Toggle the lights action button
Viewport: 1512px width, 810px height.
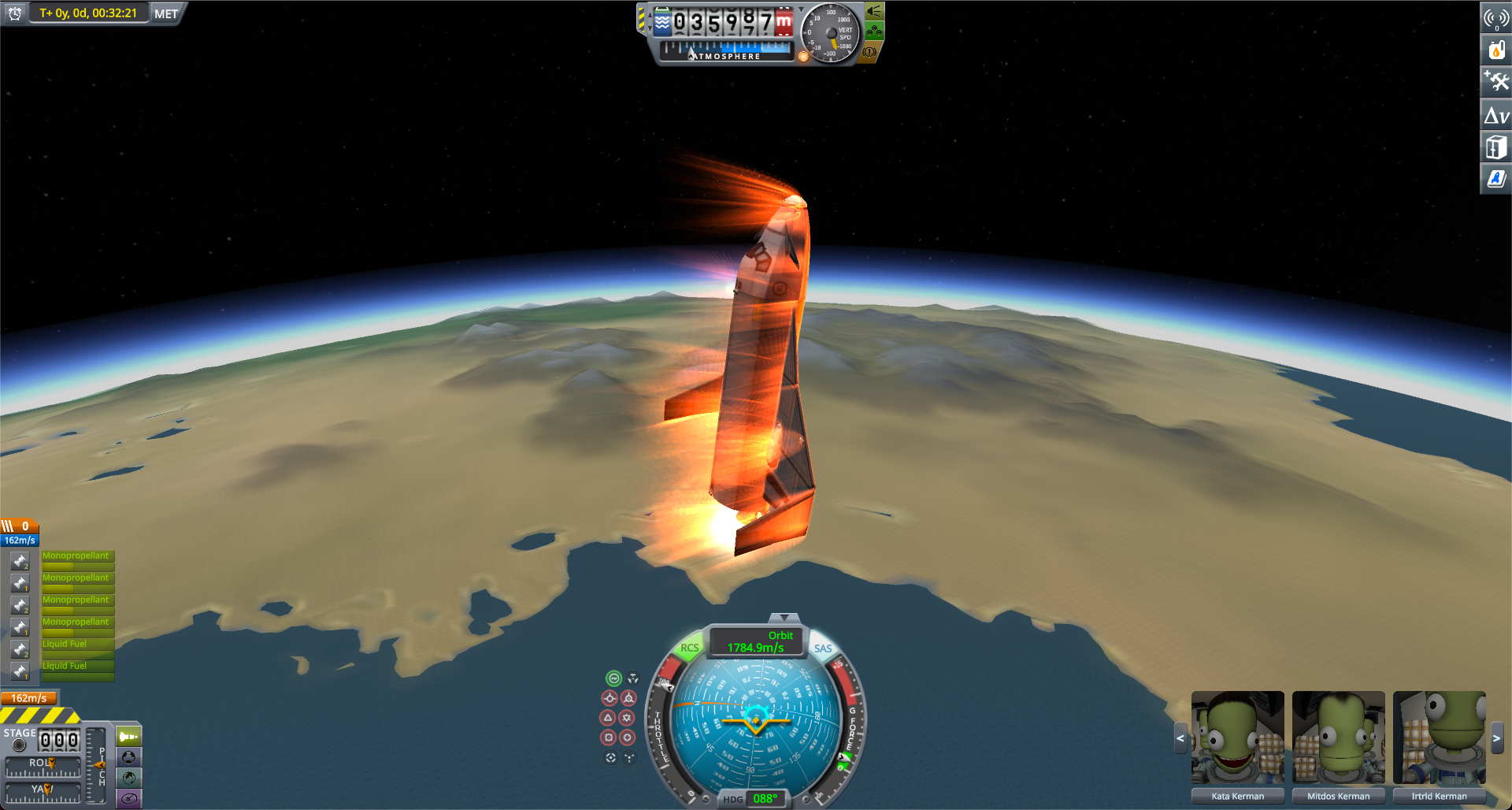click(874, 11)
